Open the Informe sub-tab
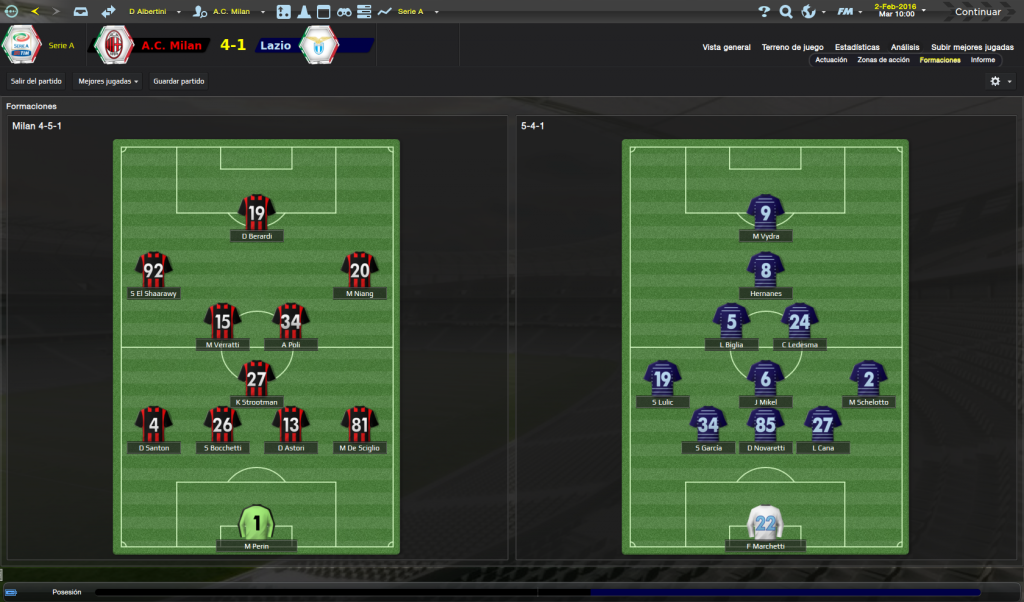 [x=982, y=60]
